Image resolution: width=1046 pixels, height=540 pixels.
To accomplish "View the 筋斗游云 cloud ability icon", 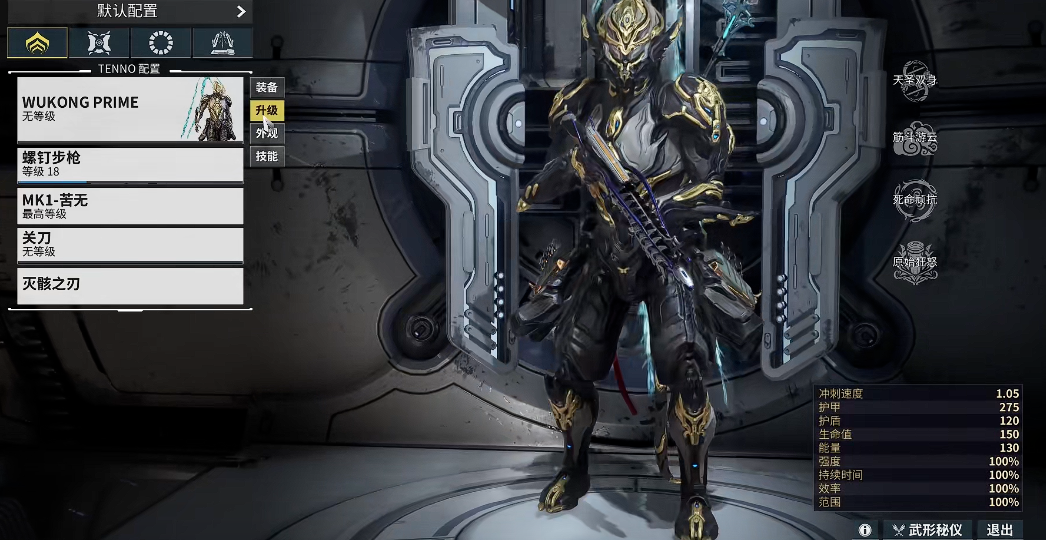I will 915,140.
